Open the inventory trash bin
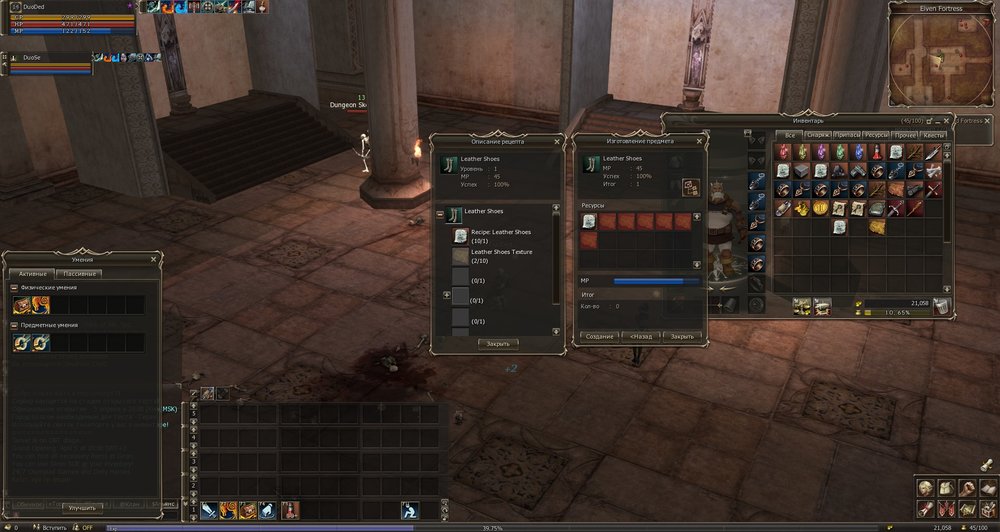Screen dimensions: 1000x532 (x=942, y=307)
